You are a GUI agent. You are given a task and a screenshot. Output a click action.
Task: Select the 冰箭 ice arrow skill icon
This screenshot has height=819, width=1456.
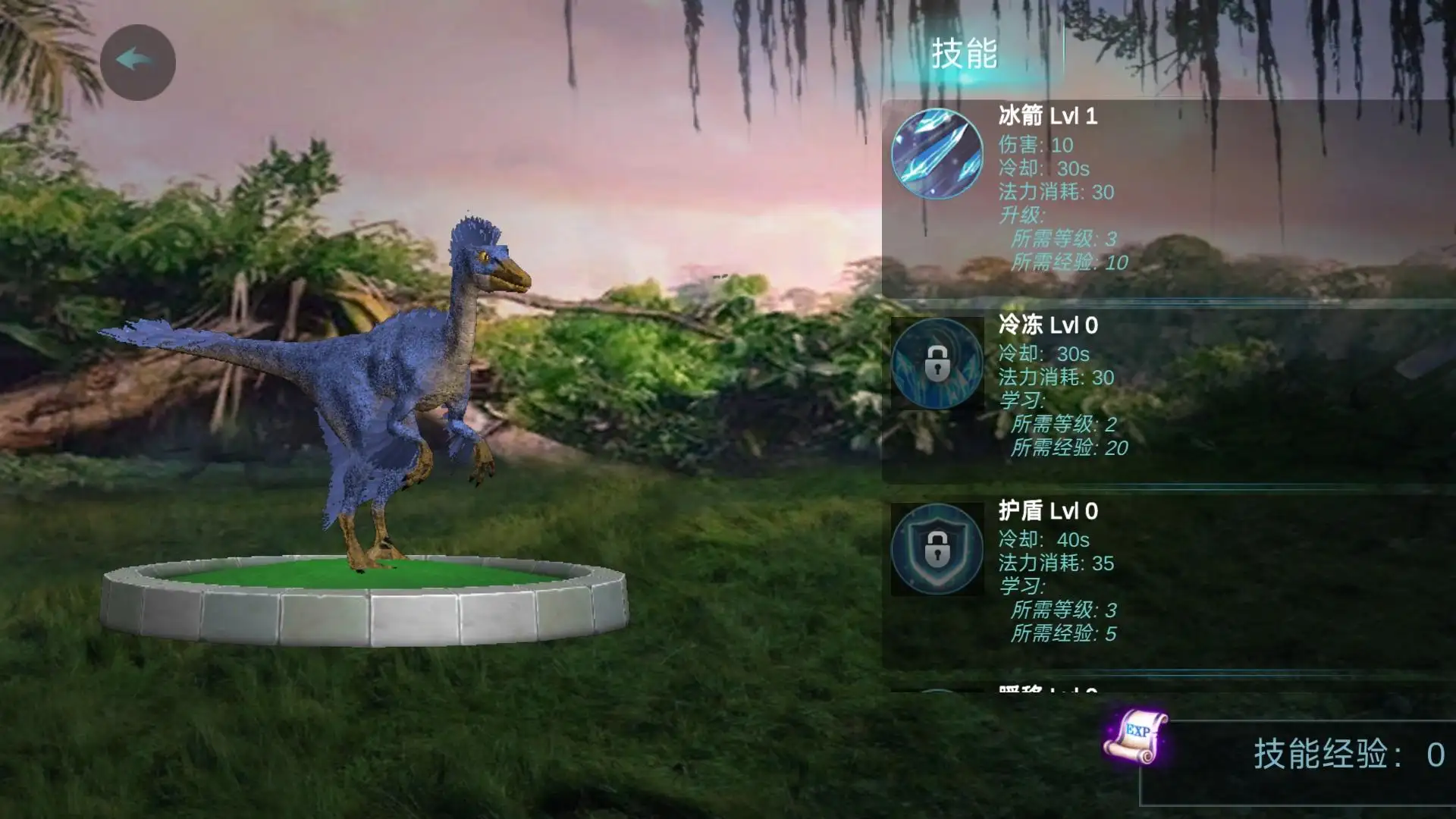click(x=937, y=154)
